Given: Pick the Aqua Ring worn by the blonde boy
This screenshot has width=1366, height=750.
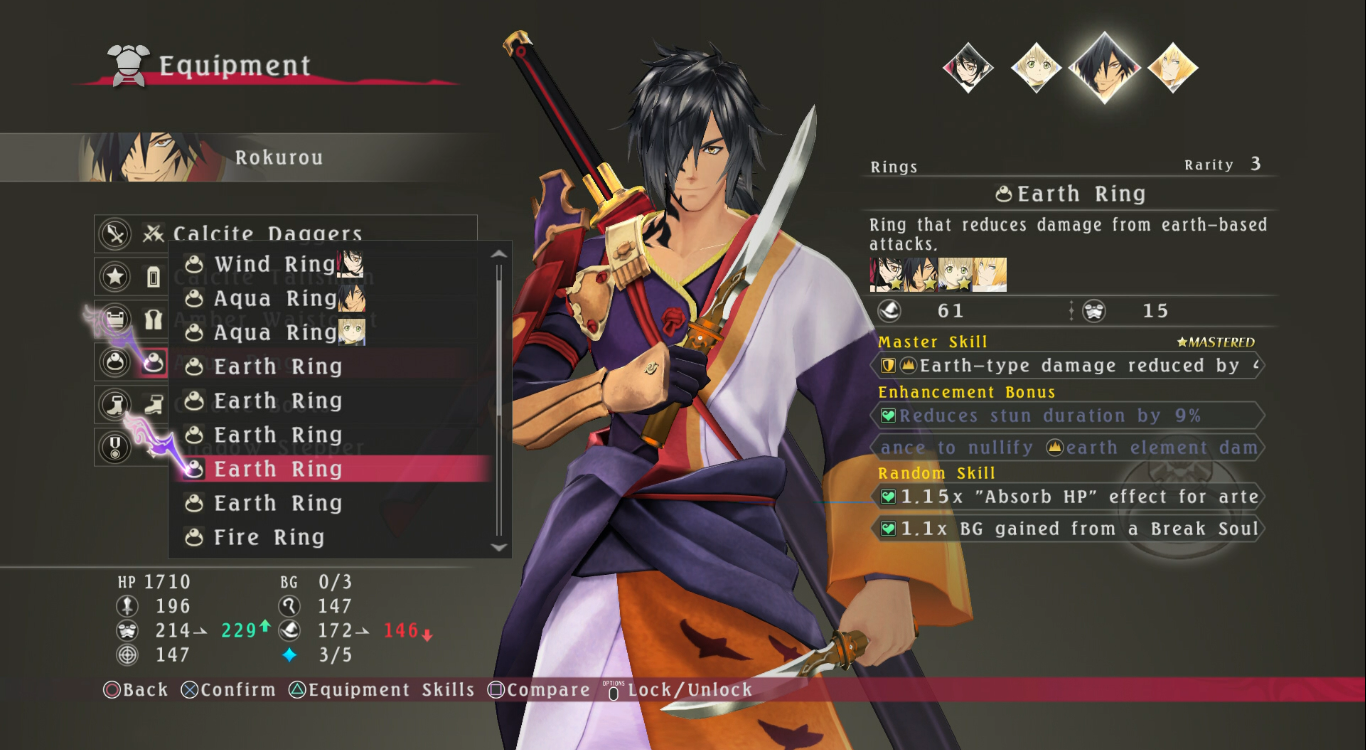Looking at the screenshot, I should (x=275, y=333).
